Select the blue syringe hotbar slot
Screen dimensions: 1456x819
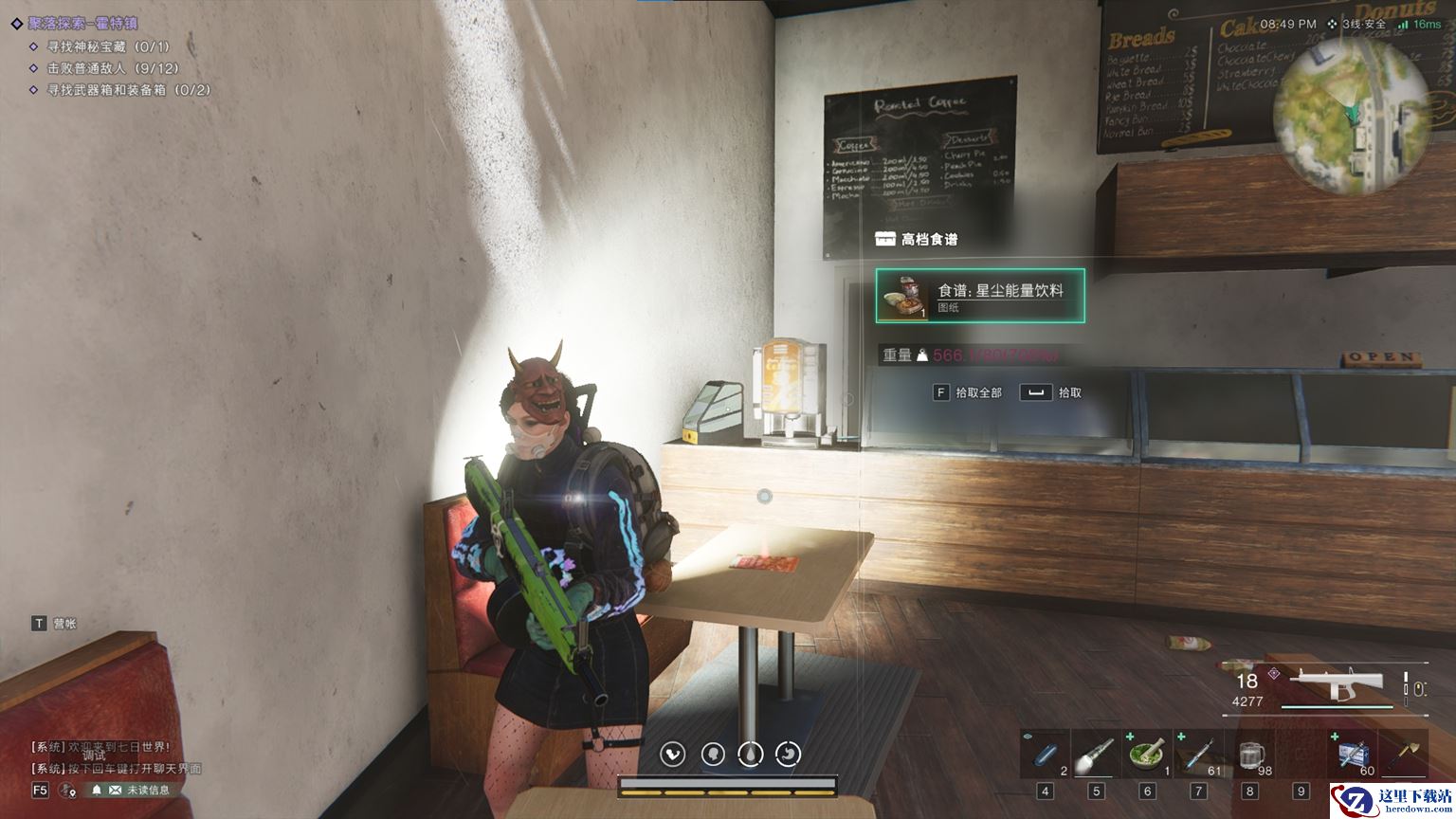1198,755
